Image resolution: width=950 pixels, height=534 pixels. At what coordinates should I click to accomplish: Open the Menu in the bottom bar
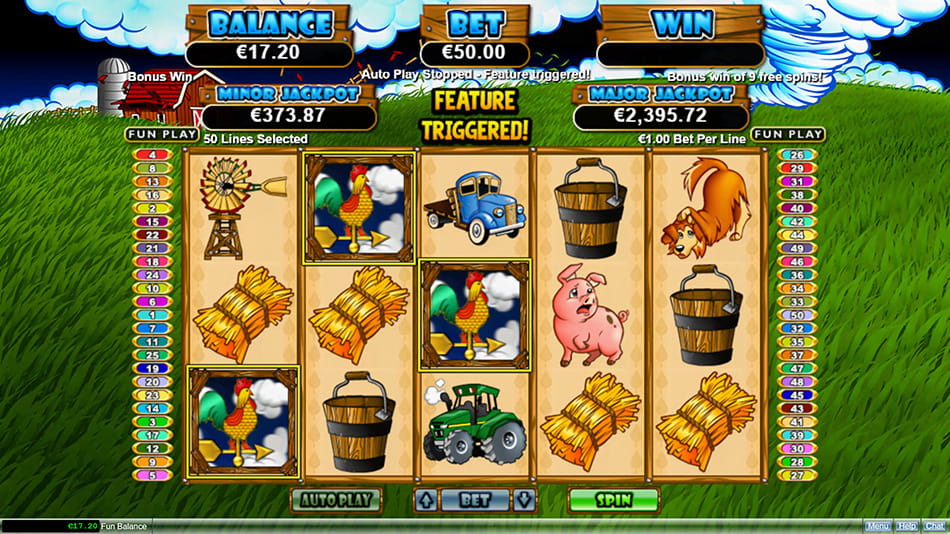(877, 525)
